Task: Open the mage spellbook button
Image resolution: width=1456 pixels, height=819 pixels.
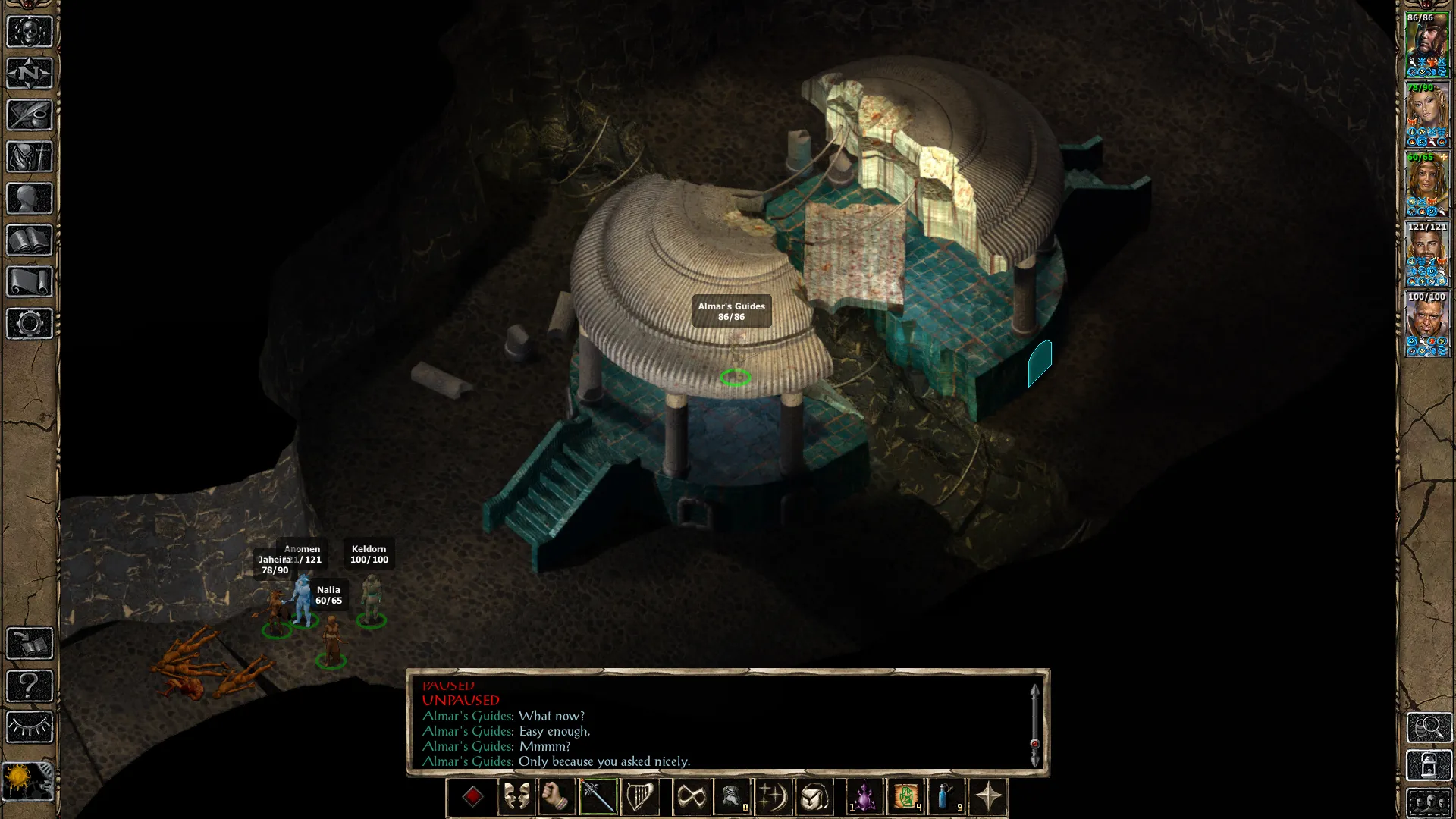Action: tap(30, 240)
